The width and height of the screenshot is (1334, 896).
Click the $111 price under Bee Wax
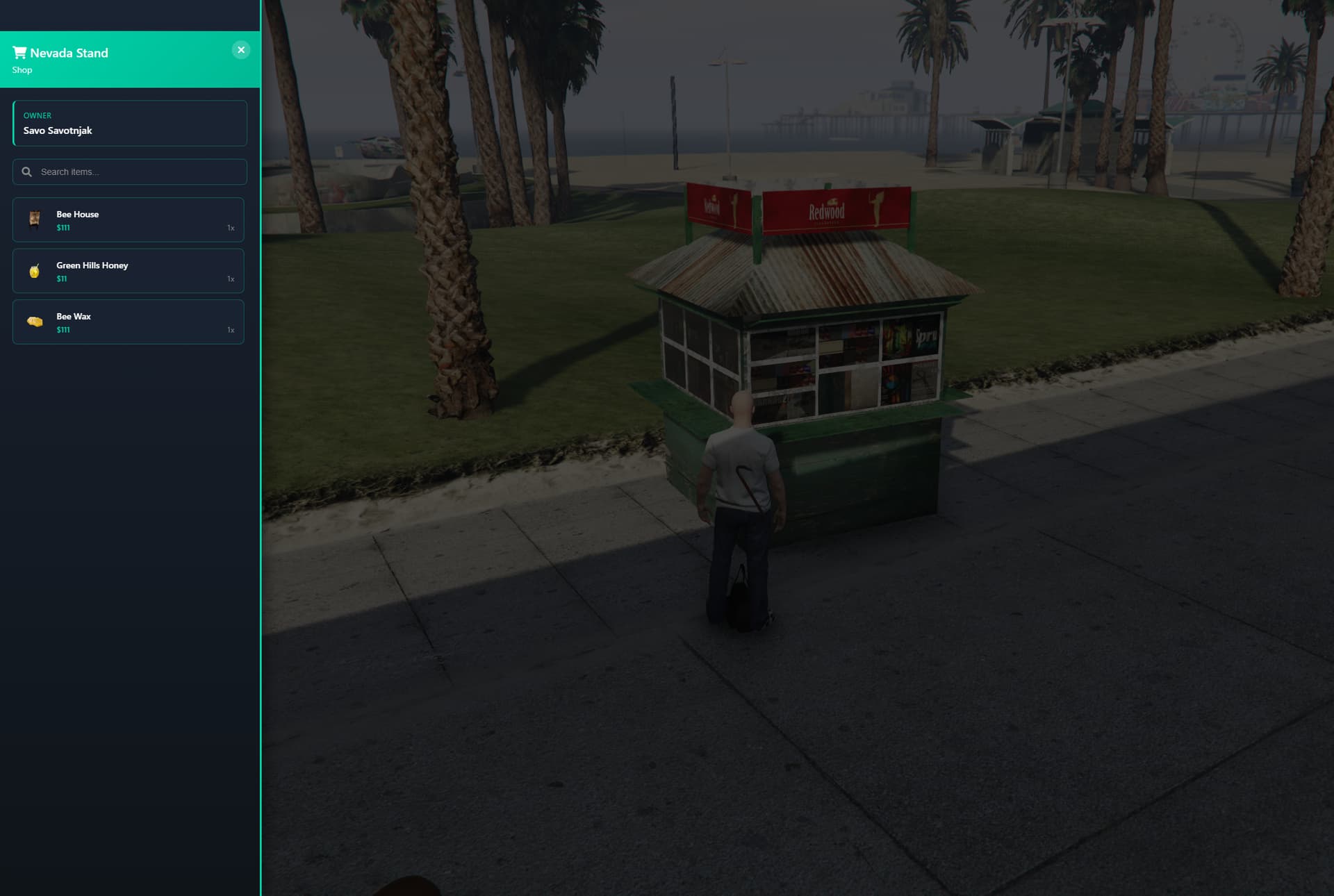point(63,330)
